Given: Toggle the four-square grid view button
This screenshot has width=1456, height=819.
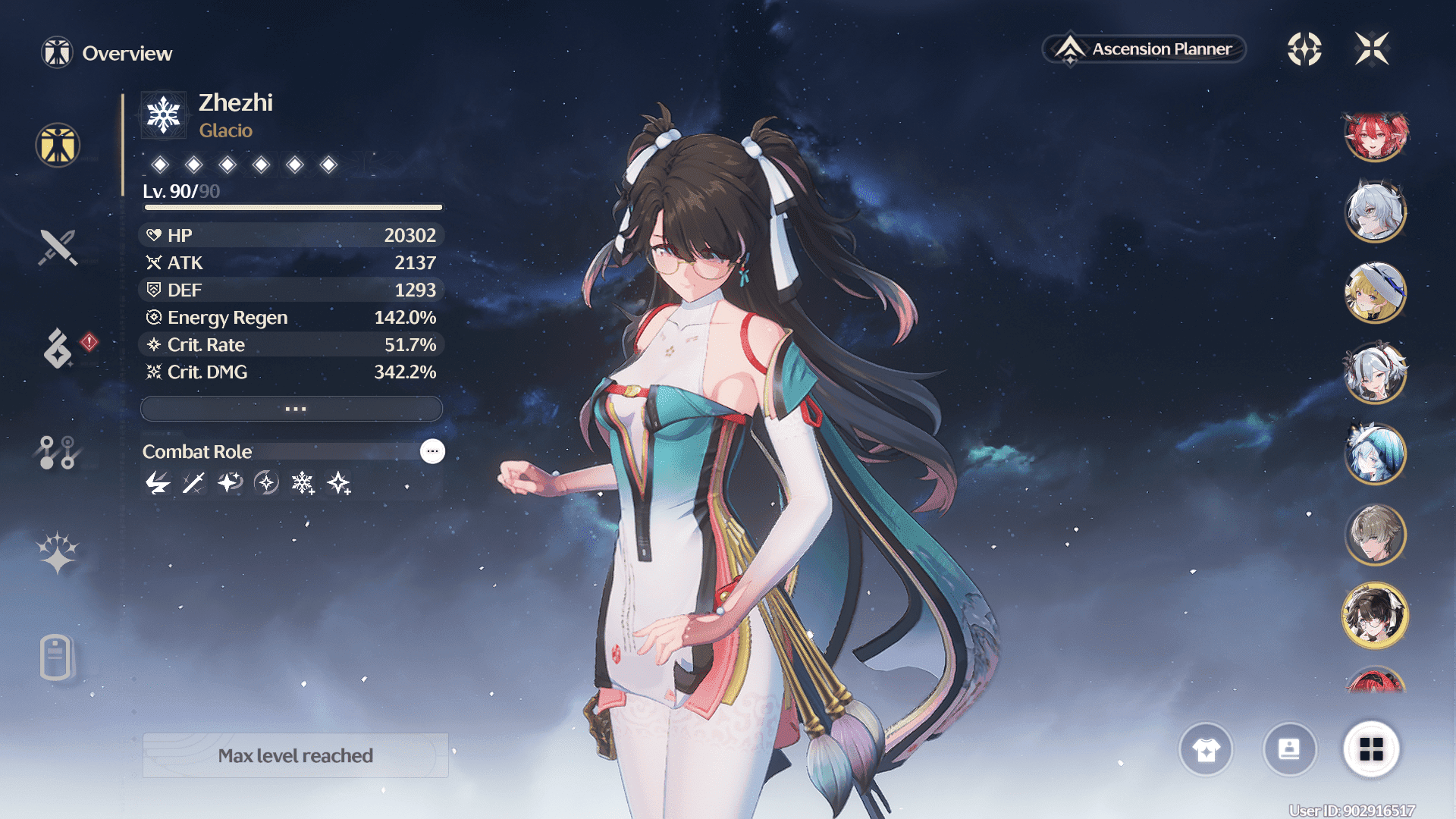Looking at the screenshot, I should click(1371, 750).
